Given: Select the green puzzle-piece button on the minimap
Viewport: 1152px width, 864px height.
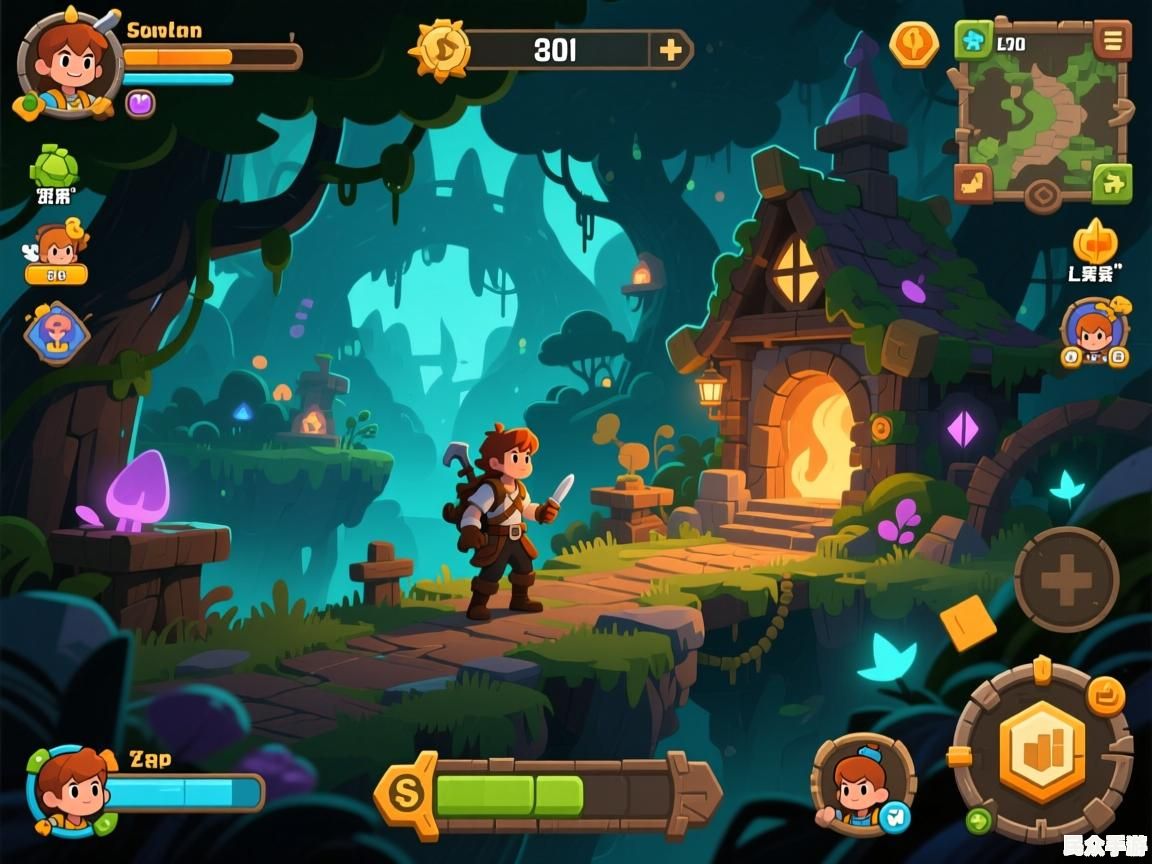Looking at the screenshot, I should [973, 42].
